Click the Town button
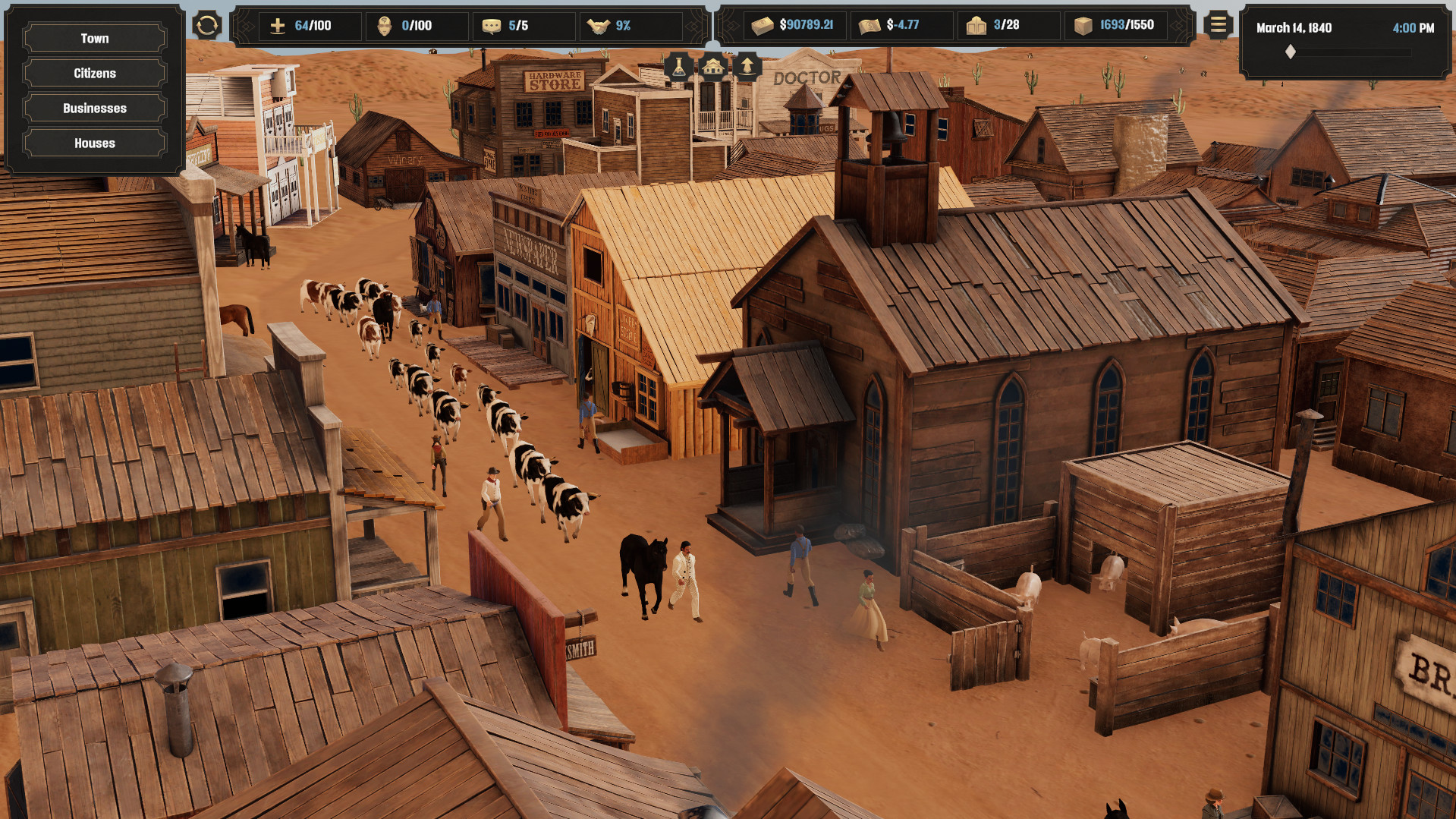Screen dimensions: 1456x819 (94, 38)
